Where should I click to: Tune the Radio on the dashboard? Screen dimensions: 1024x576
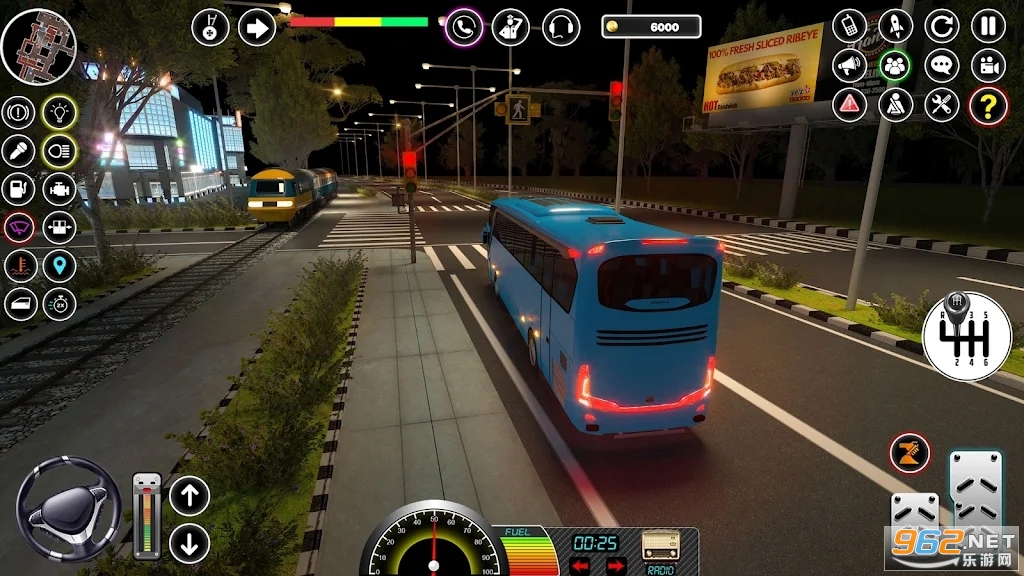coord(661,547)
